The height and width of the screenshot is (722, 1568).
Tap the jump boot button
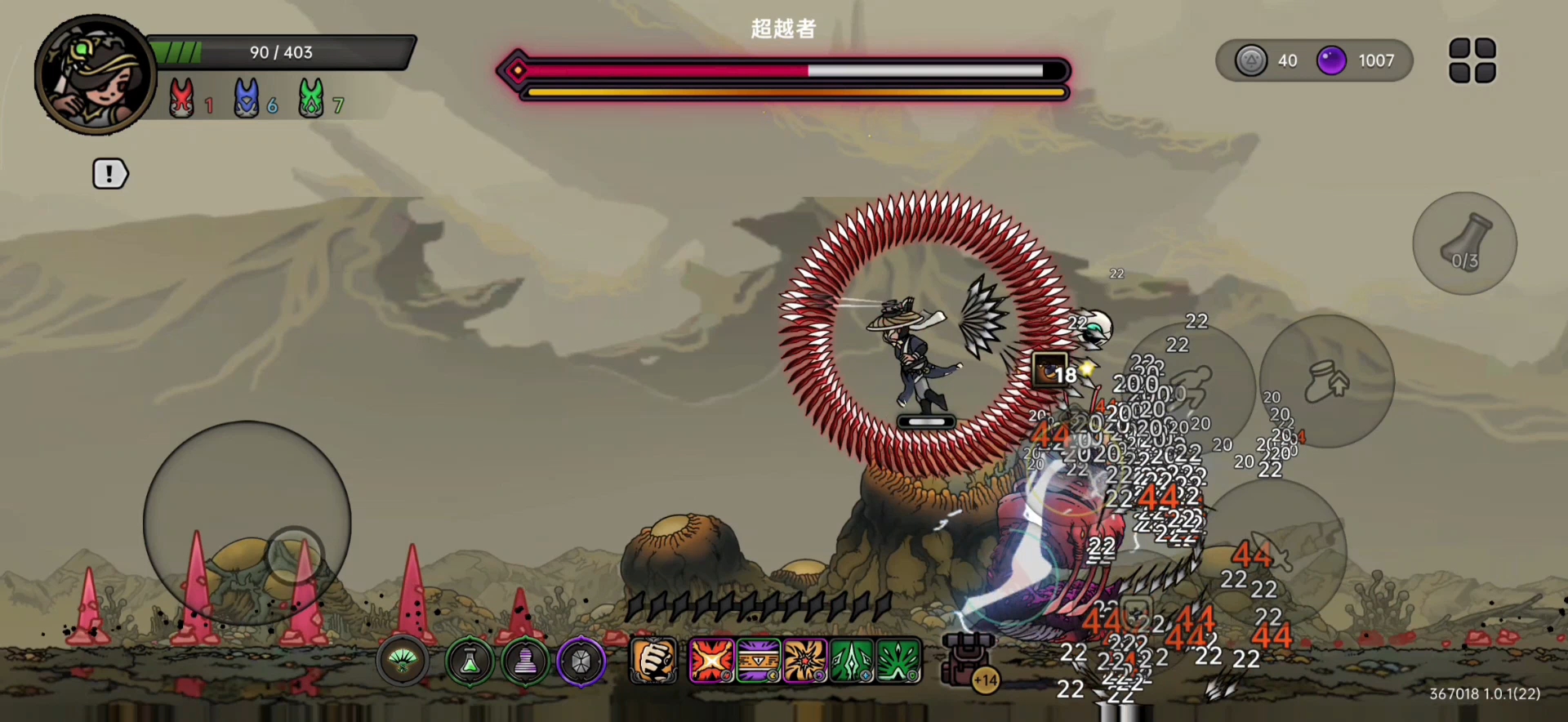1326,381
